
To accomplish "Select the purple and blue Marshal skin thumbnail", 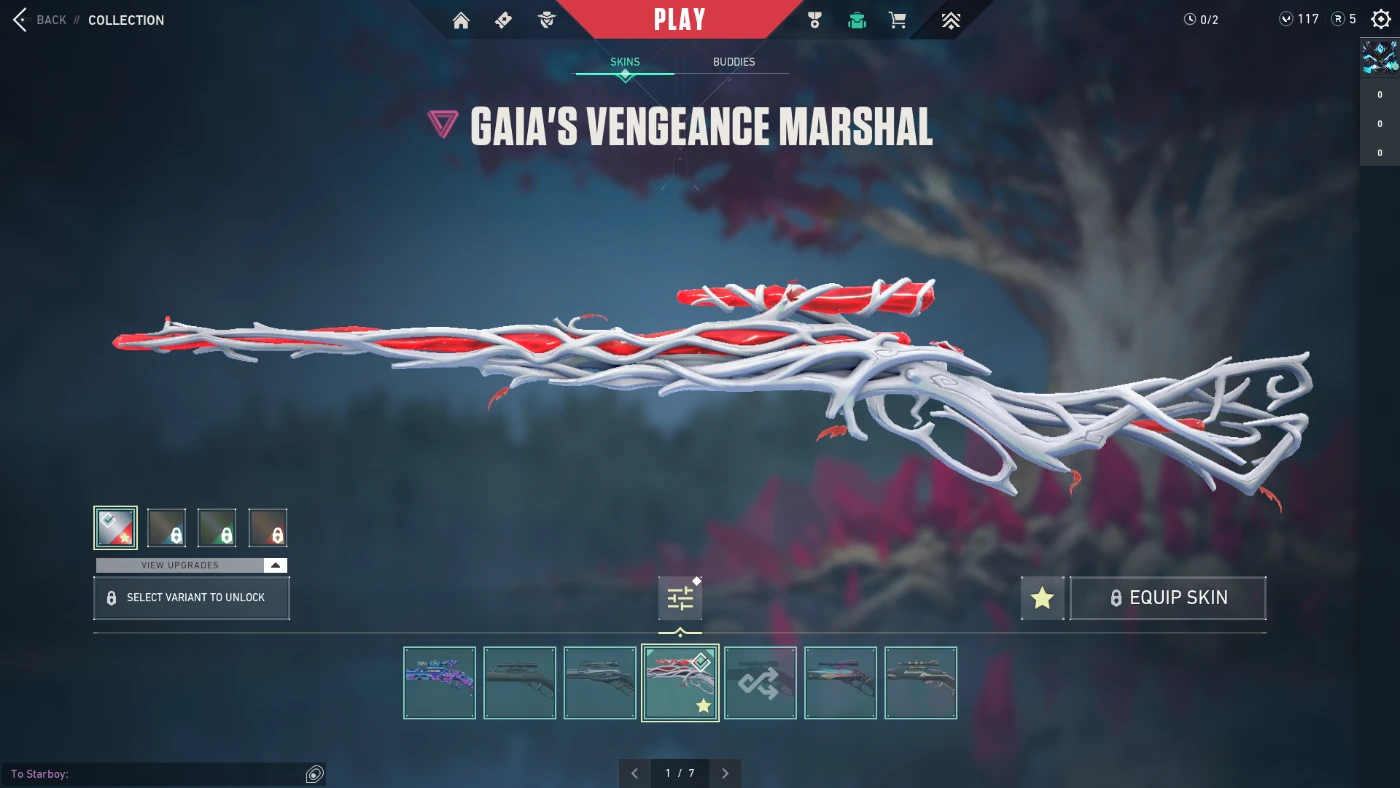I will point(439,683).
